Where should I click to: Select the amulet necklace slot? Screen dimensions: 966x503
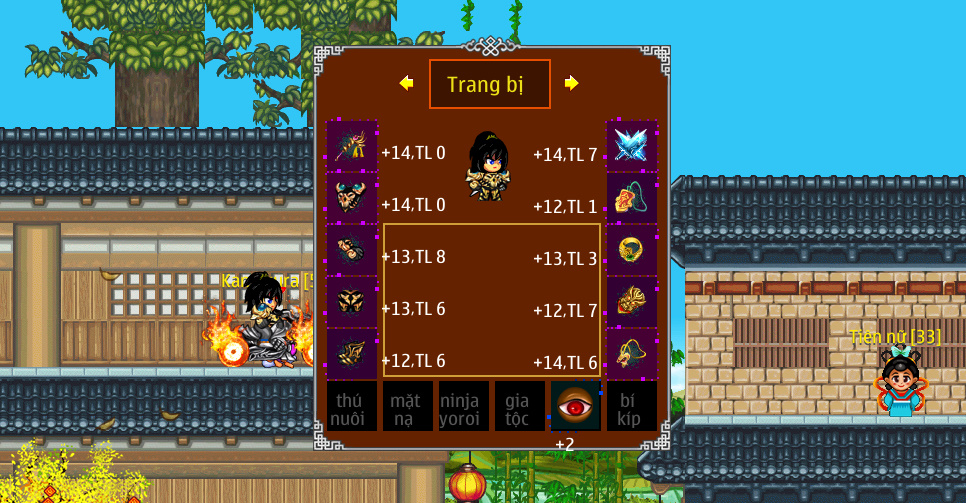632,198
